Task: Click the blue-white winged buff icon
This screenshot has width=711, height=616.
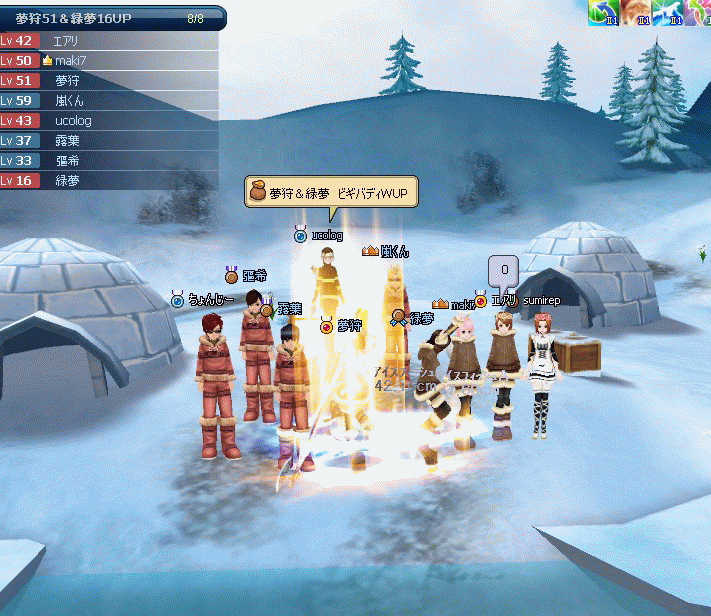Action: tap(666, 12)
